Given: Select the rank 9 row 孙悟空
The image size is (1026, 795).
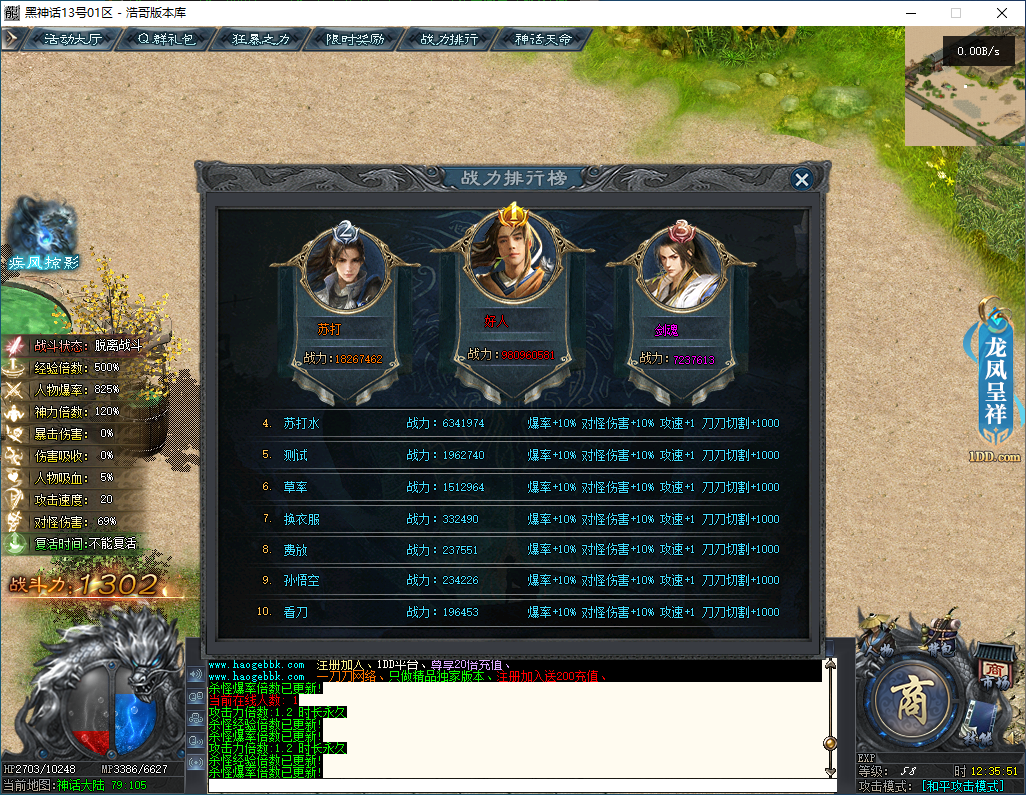Looking at the screenshot, I should pyautogui.click(x=520, y=580).
